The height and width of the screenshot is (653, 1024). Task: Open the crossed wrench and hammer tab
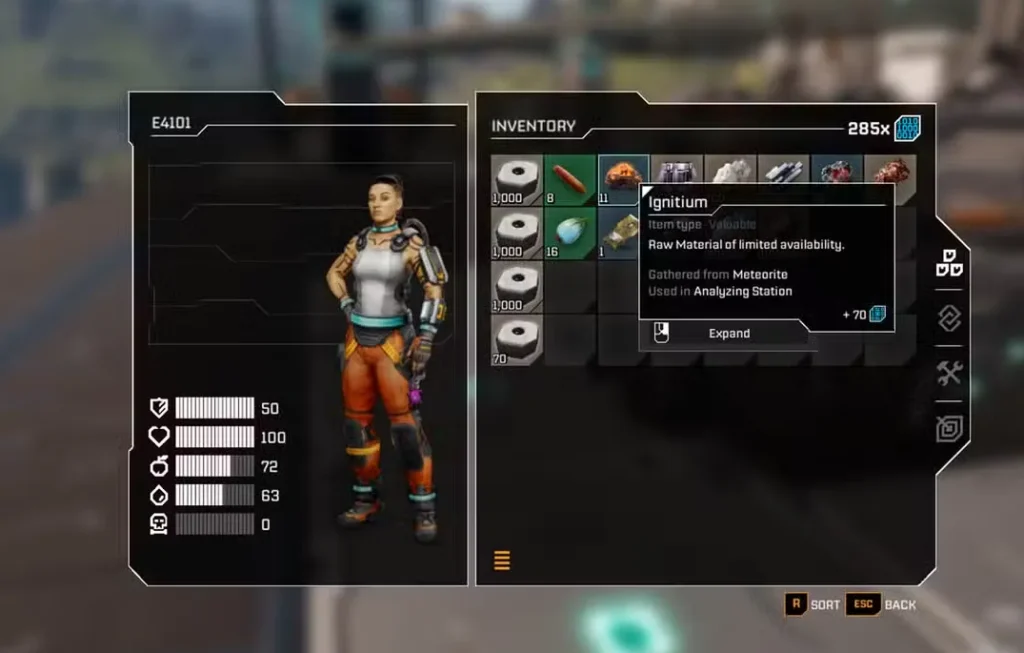(949, 373)
